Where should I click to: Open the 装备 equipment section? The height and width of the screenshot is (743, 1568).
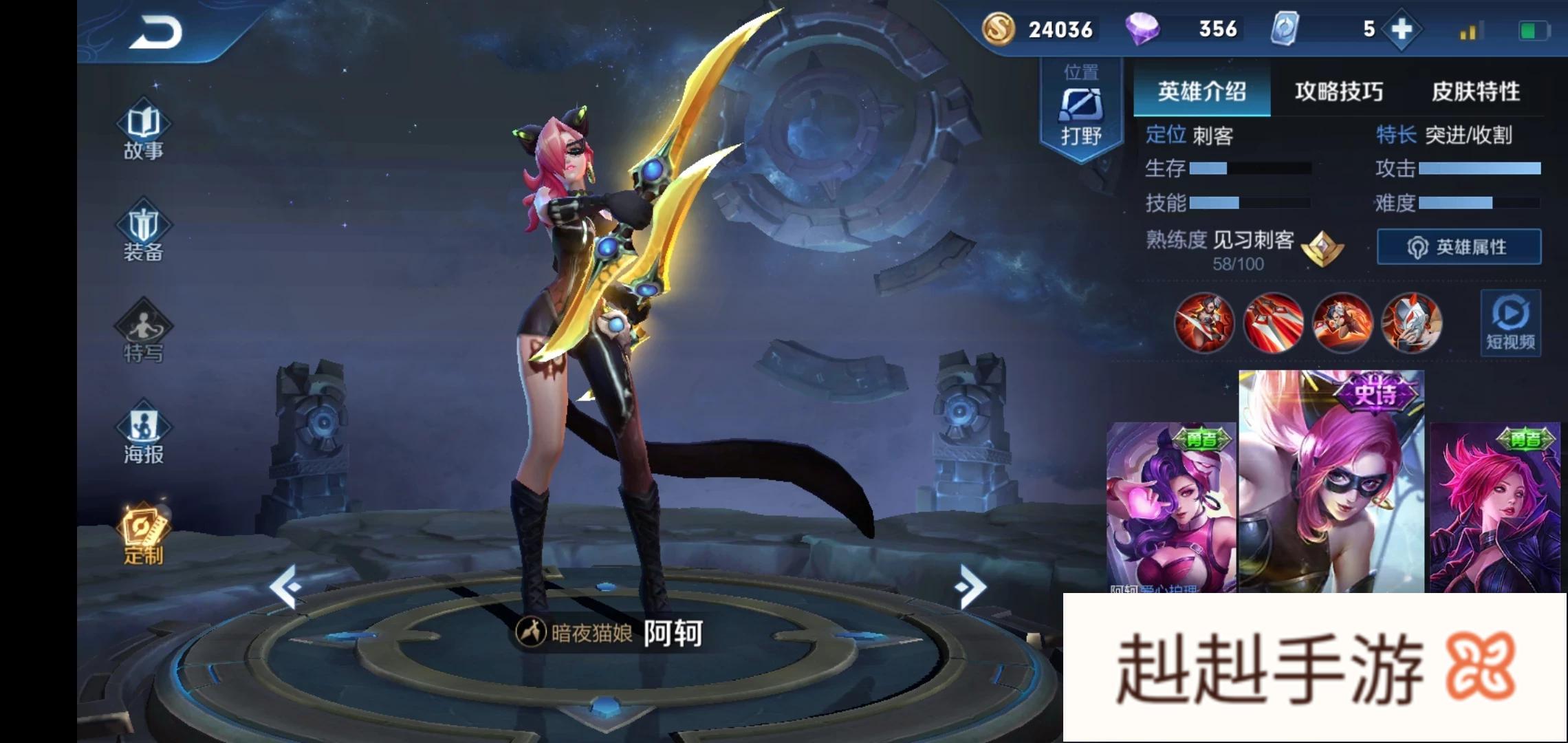[144, 233]
